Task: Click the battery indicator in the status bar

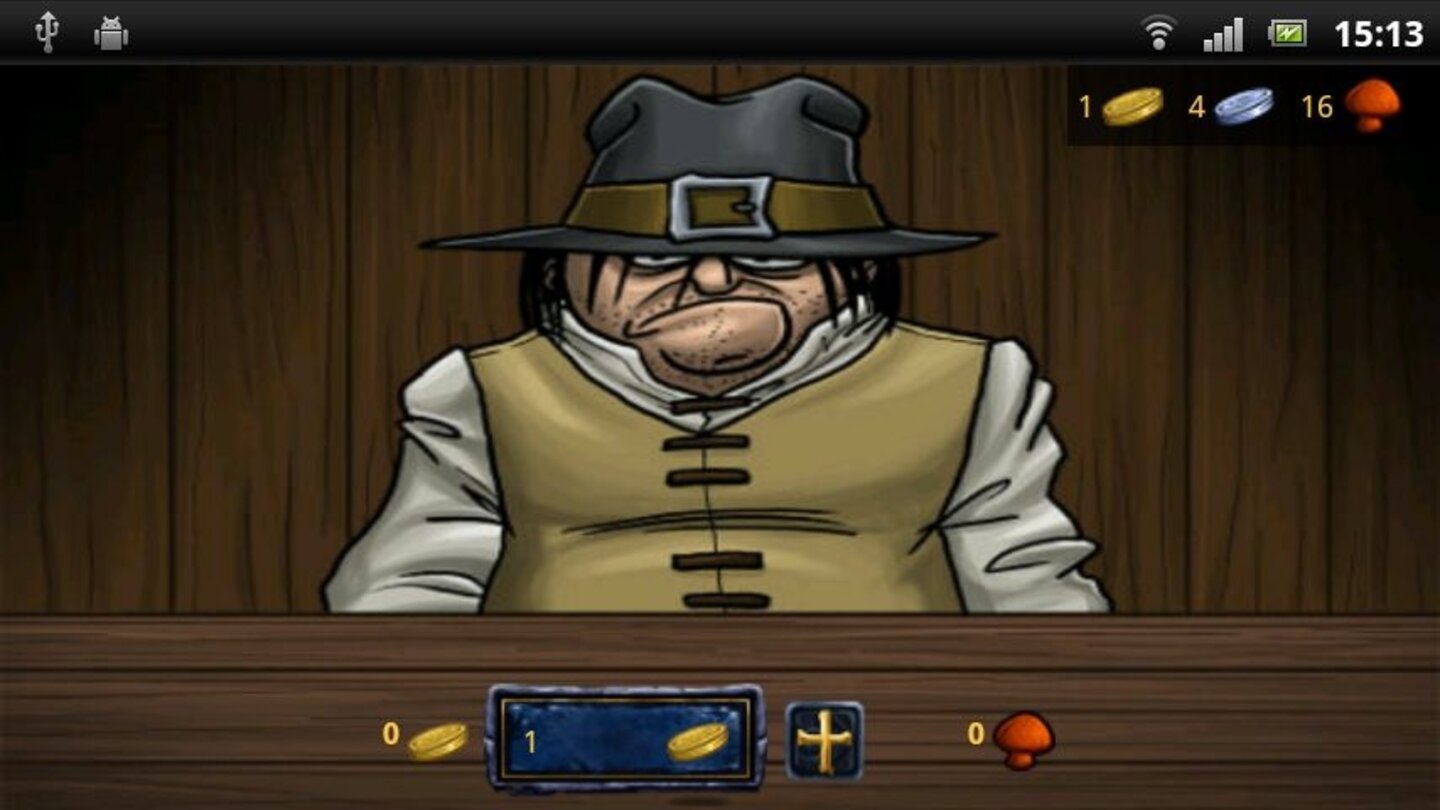Action: coord(1288,30)
